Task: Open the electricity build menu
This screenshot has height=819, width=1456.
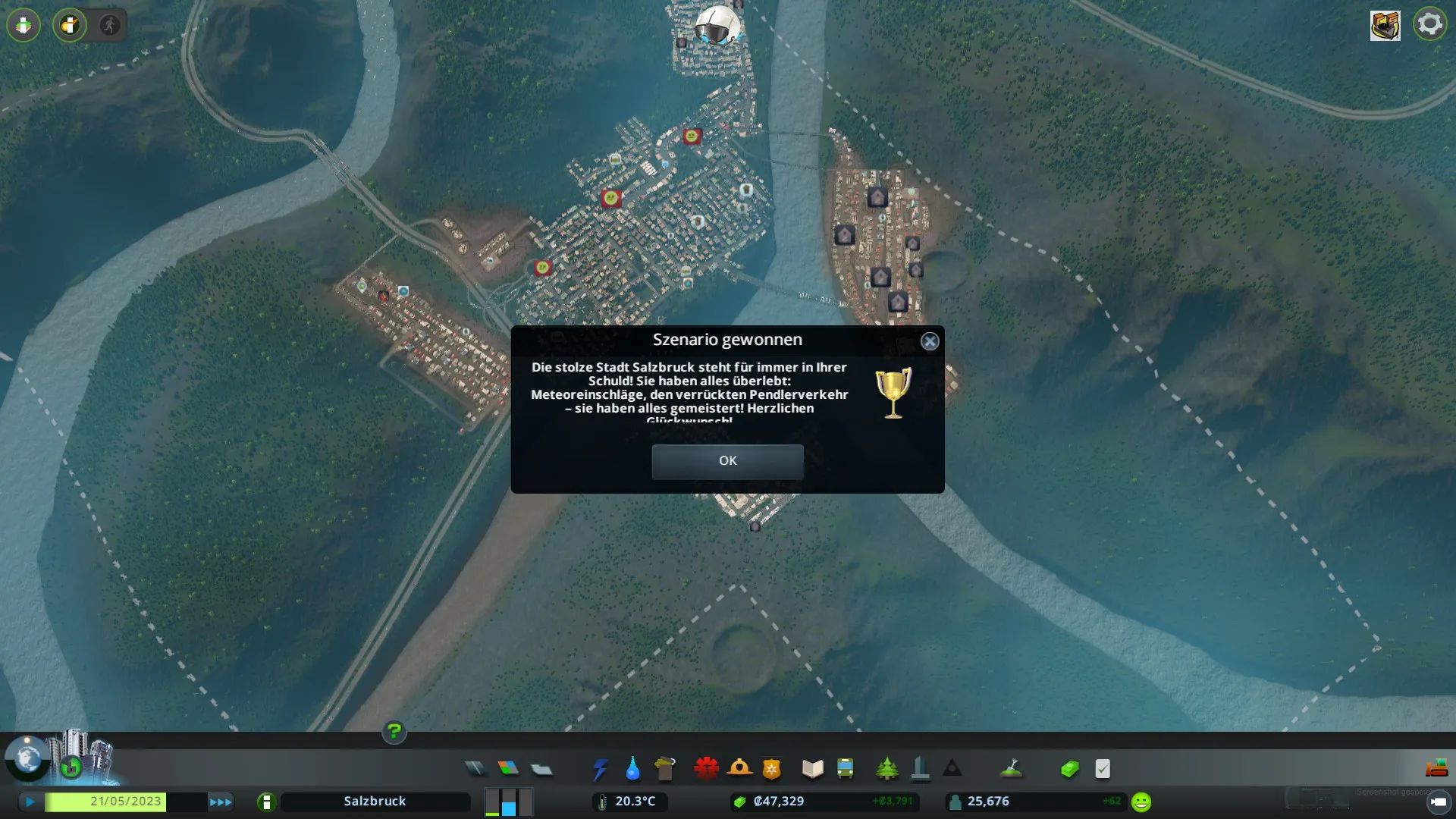Action: coord(600,769)
